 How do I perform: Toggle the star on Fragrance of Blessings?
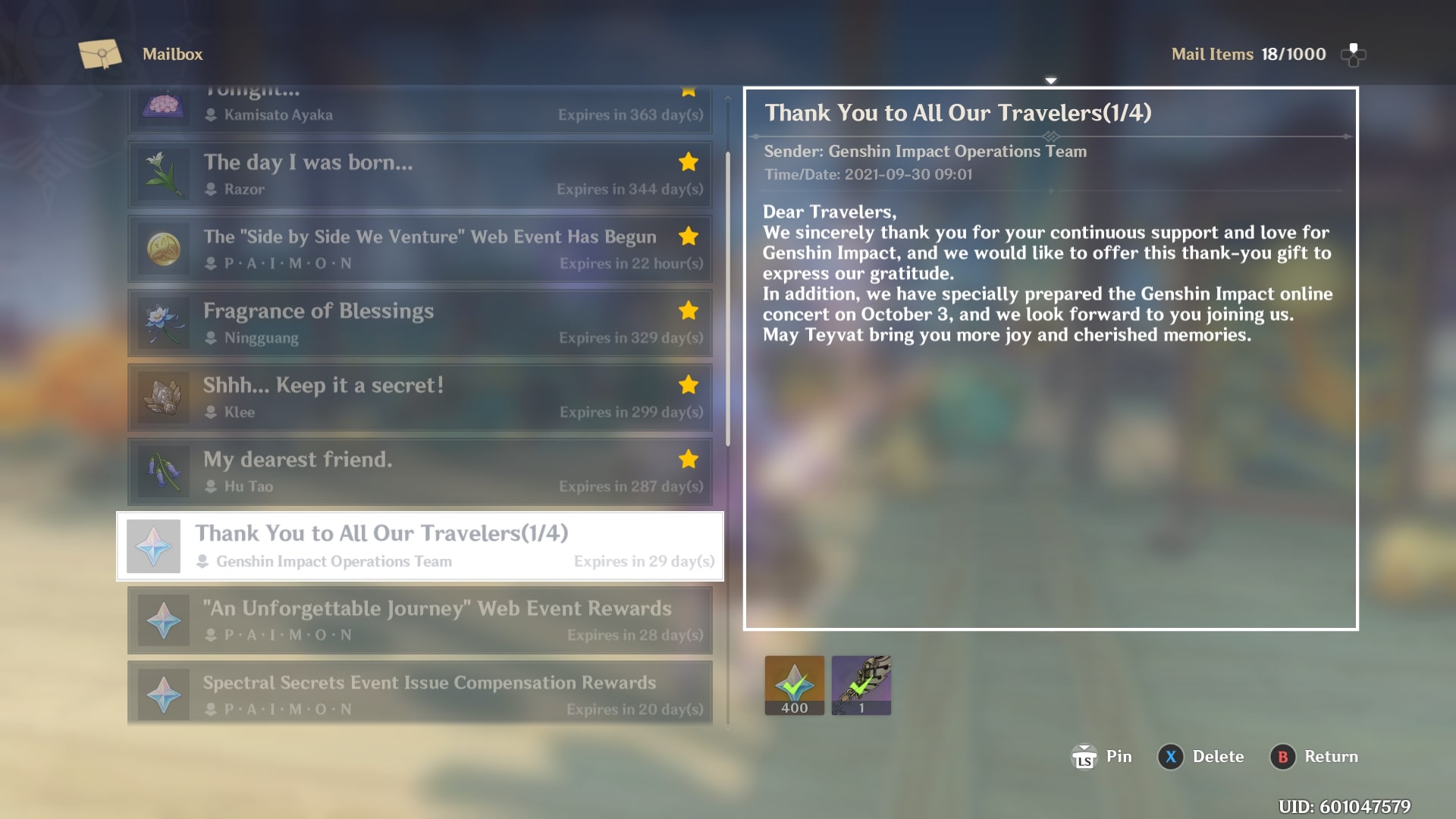pos(688,310)
